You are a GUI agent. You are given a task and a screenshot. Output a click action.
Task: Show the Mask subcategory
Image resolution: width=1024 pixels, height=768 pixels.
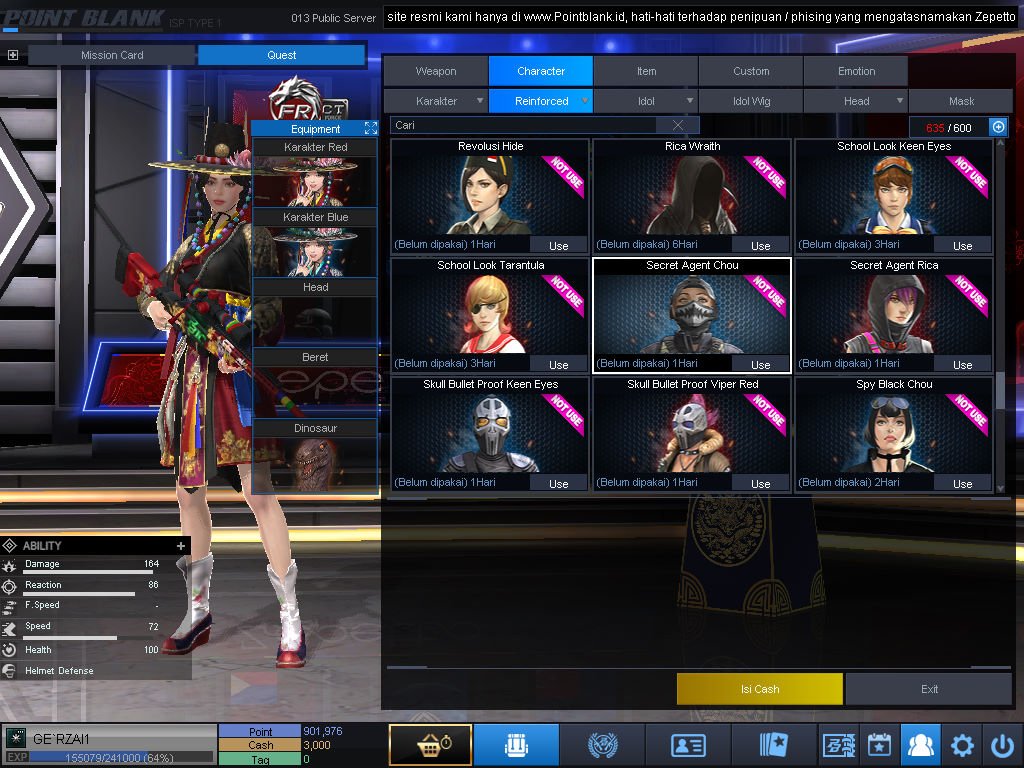(961, 101)
